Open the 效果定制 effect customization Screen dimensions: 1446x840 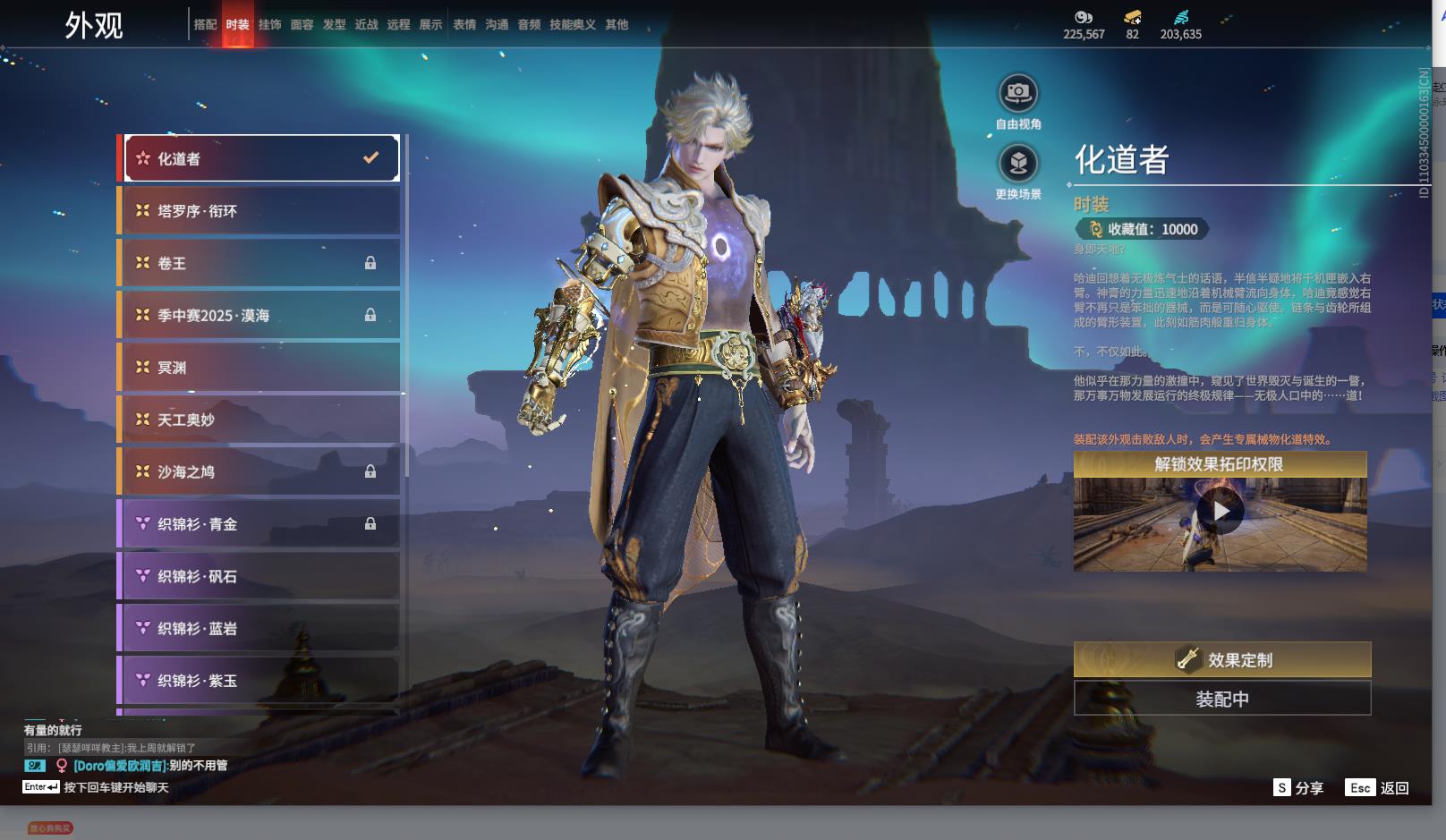point(1221,660)
